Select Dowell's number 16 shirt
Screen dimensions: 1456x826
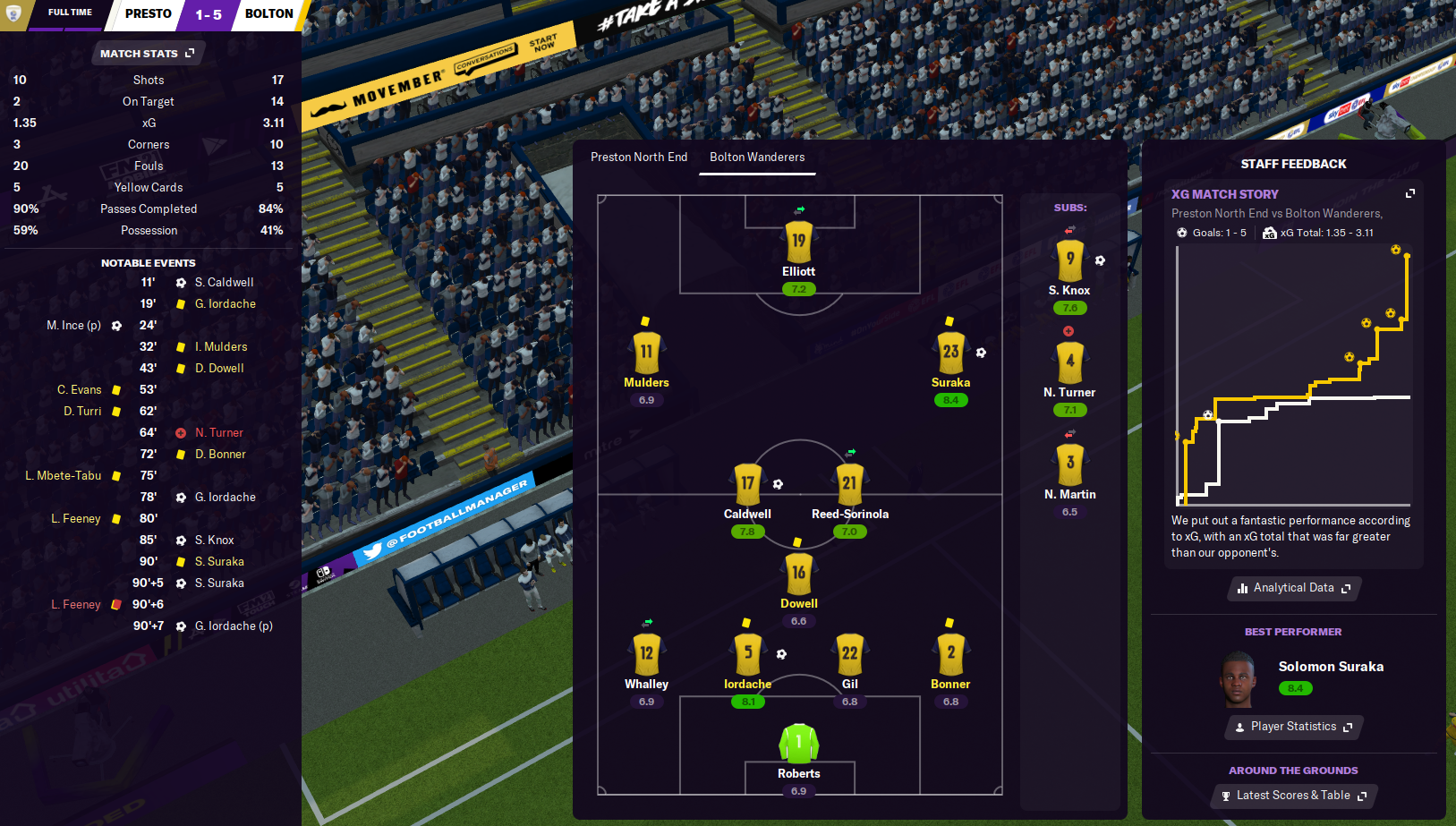(x=798, y=573)
